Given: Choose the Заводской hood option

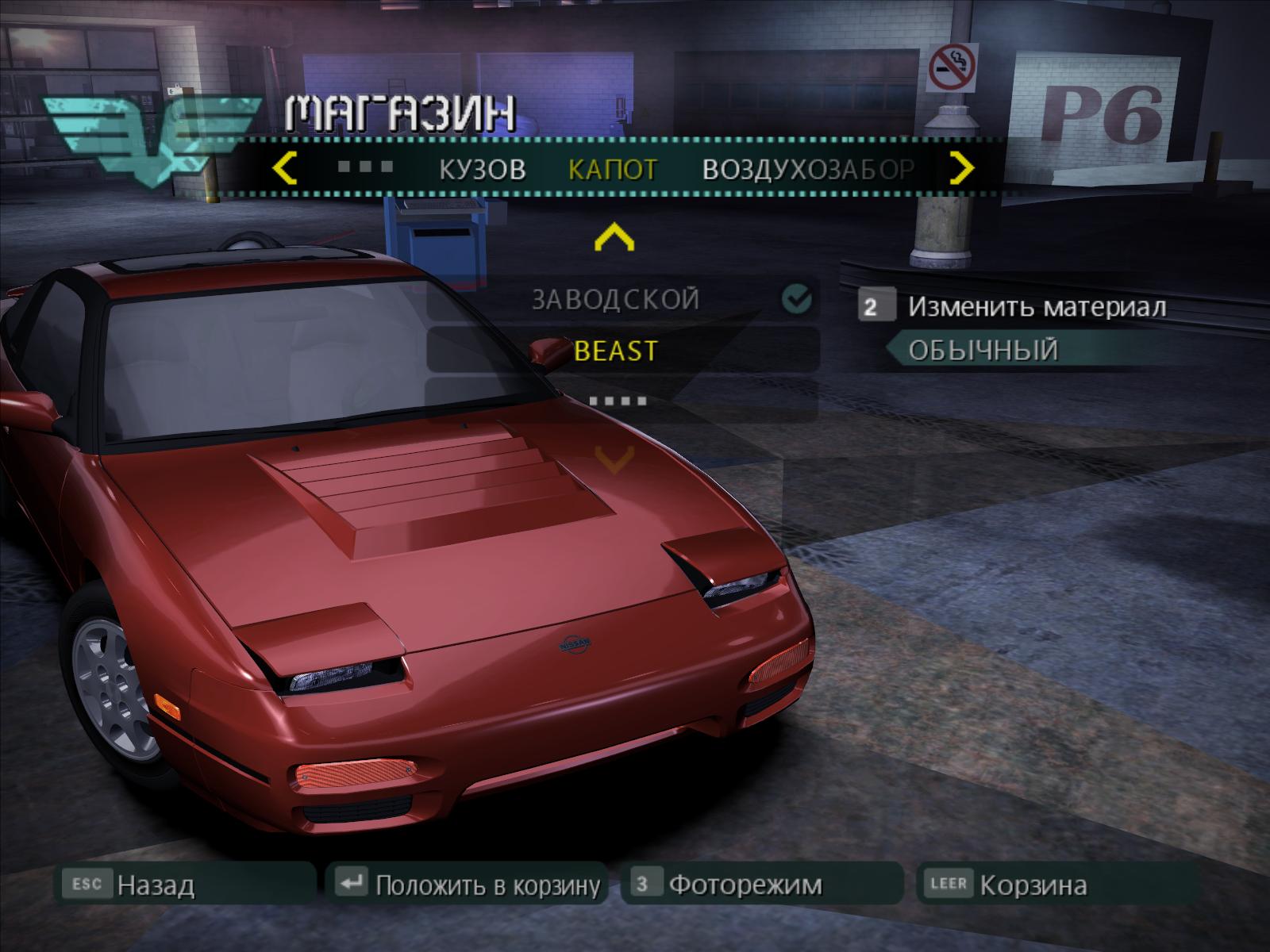Looking at the screenshot, I should (615, 300).
